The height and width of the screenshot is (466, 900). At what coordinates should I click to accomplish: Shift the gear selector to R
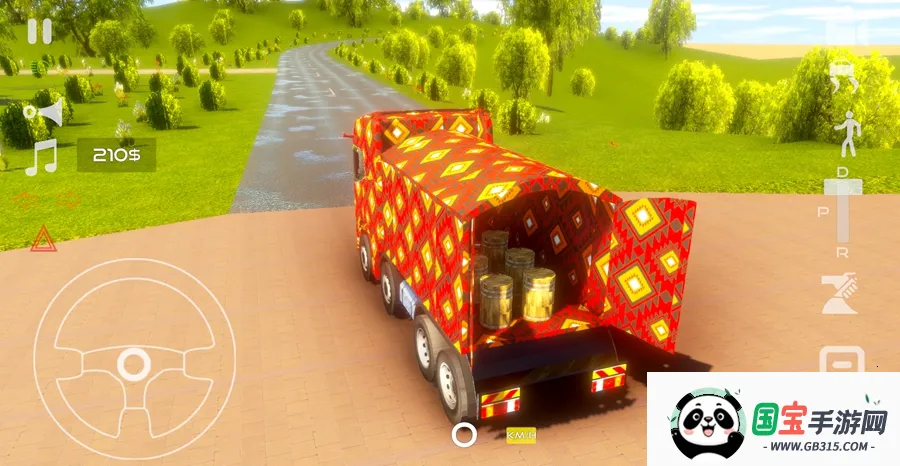(x=842, y=252)
